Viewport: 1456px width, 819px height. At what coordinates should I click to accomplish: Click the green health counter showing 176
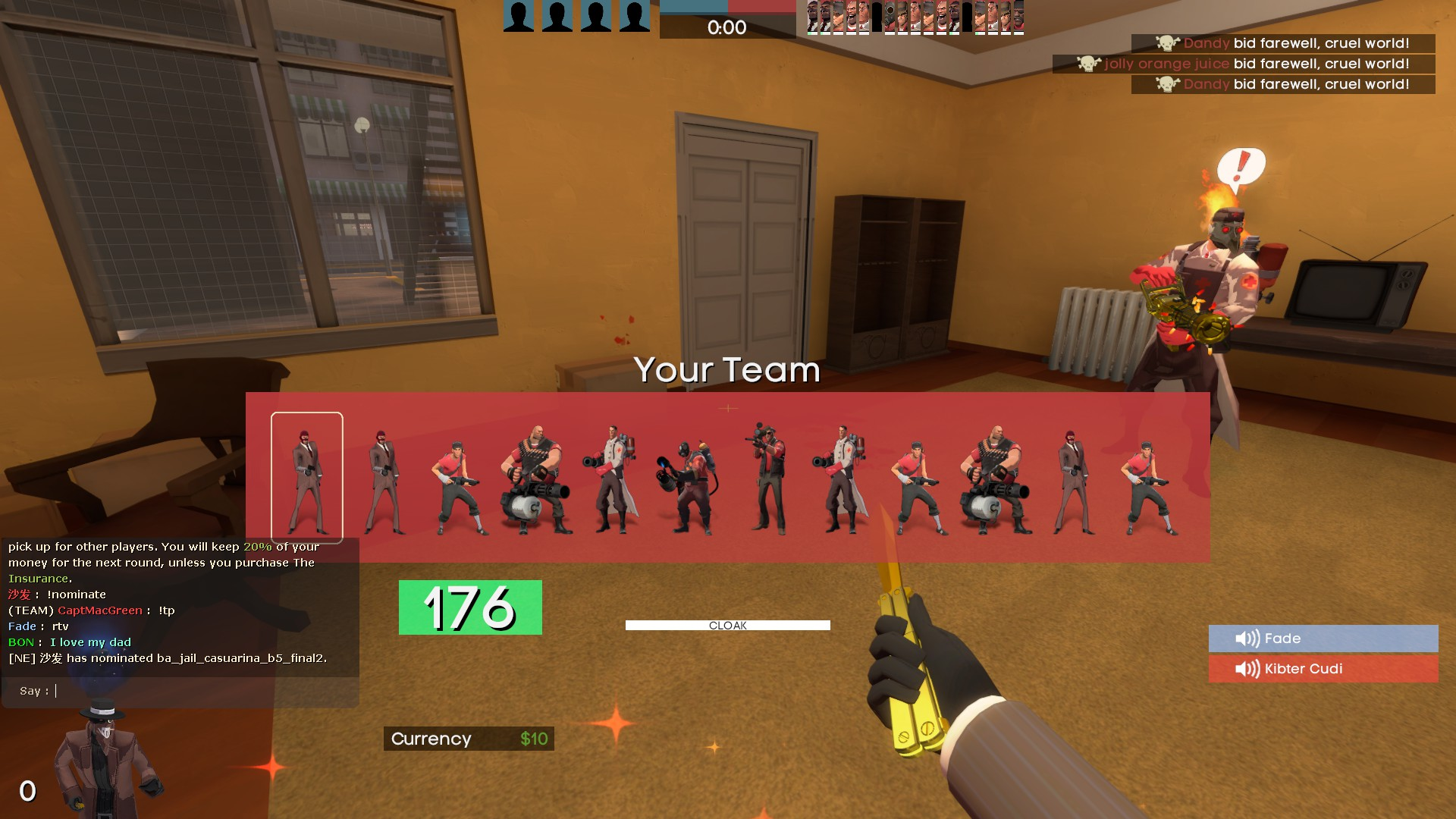pos(470,607)
